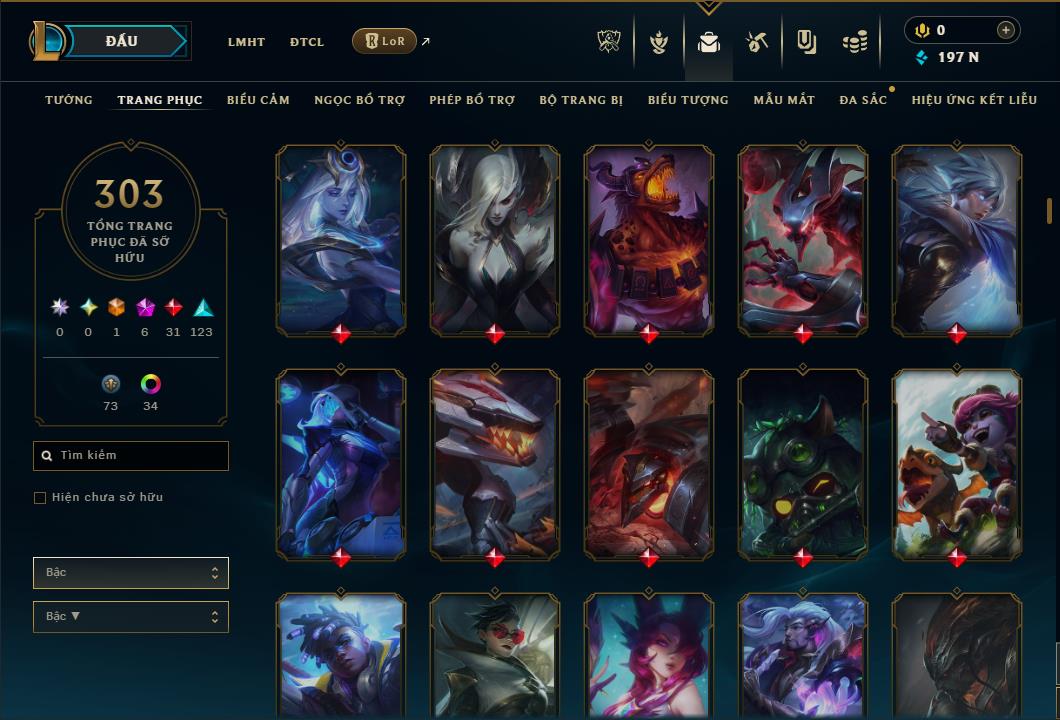The width and height of the screenshot is (1060, 720).
Task: Open the loot hammer icon in top bar
Action: click(756, 42)
